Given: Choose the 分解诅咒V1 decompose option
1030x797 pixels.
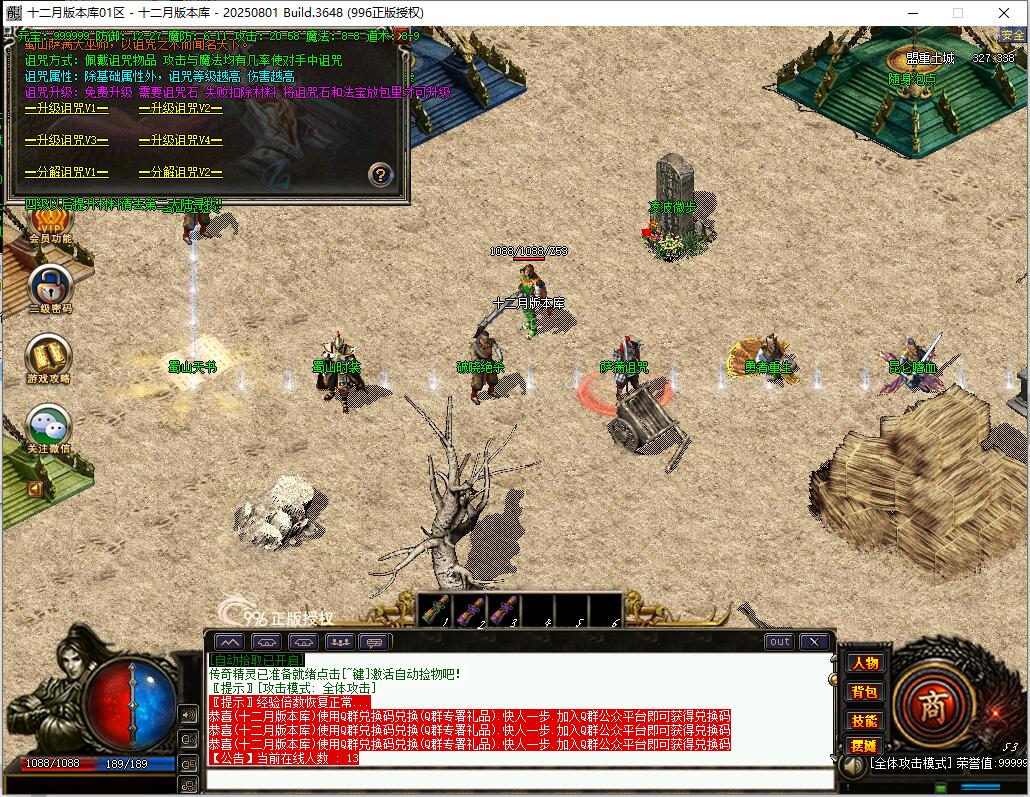Looking at the screenshot, I should tap(67, 172).
